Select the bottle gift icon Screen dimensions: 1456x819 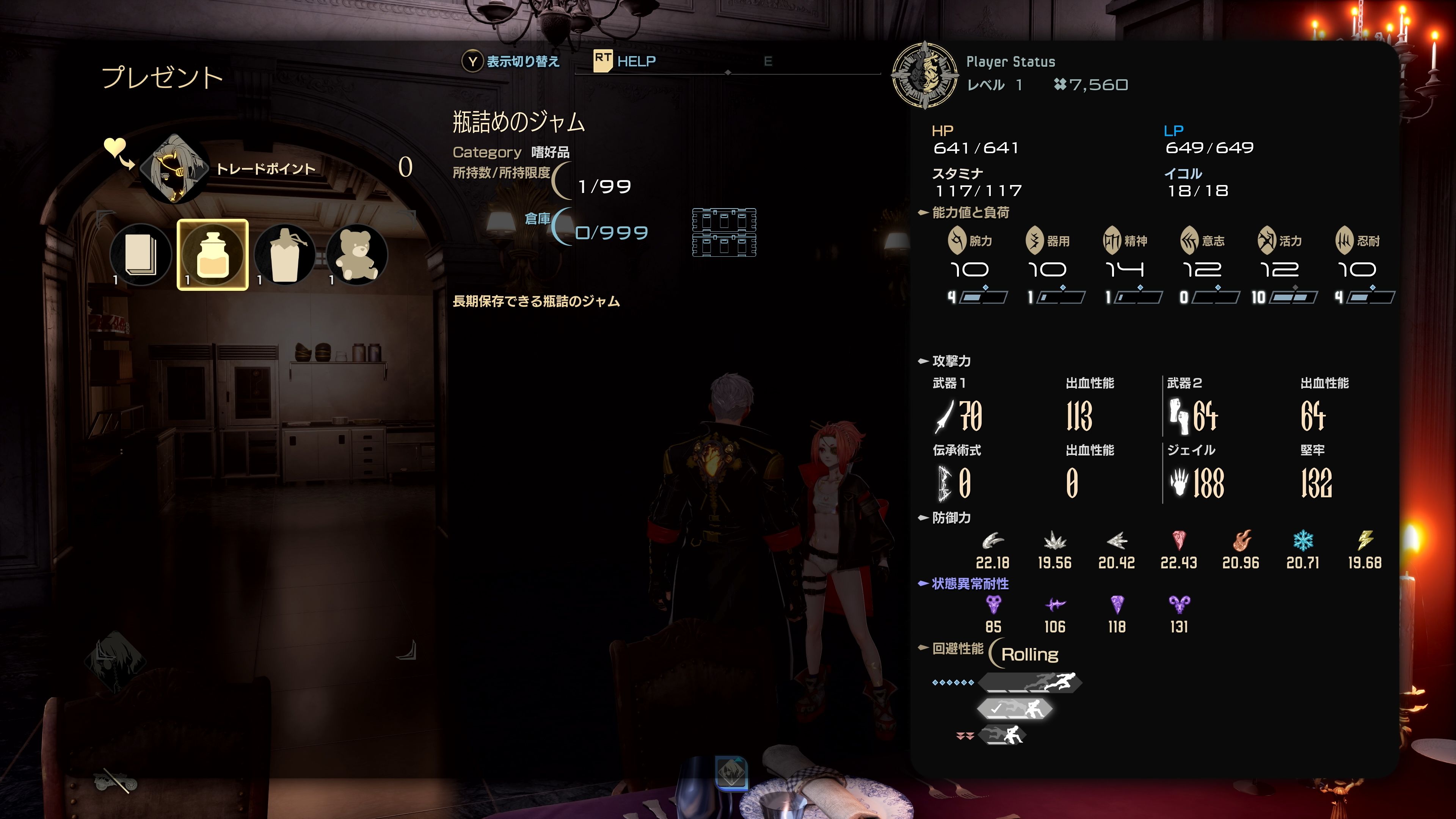pyautogui.click(x=284, y=255)
